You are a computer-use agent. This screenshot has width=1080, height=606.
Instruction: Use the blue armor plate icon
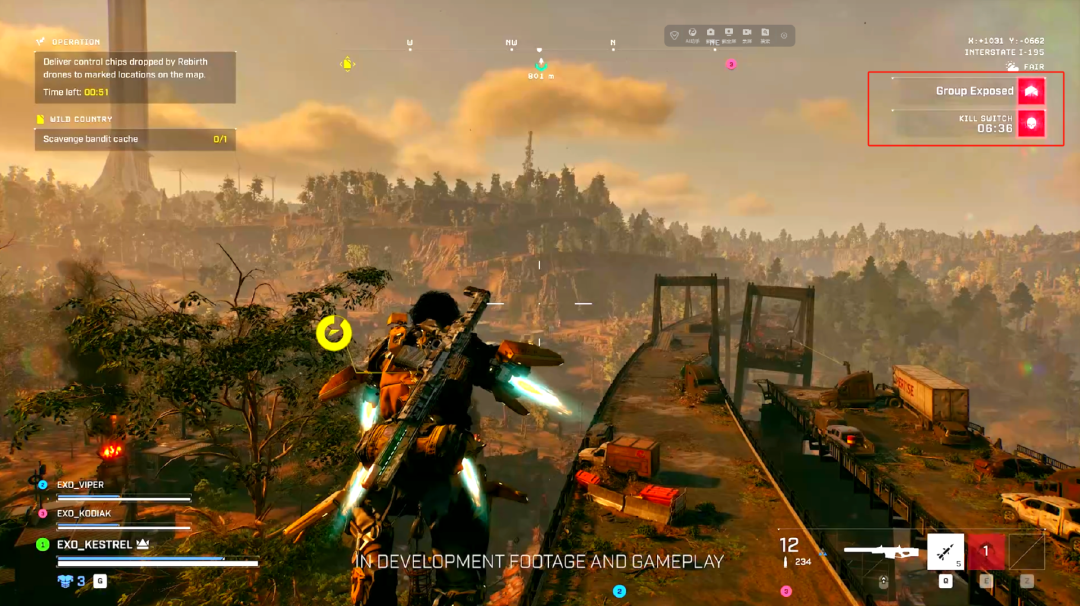[65, 581]
